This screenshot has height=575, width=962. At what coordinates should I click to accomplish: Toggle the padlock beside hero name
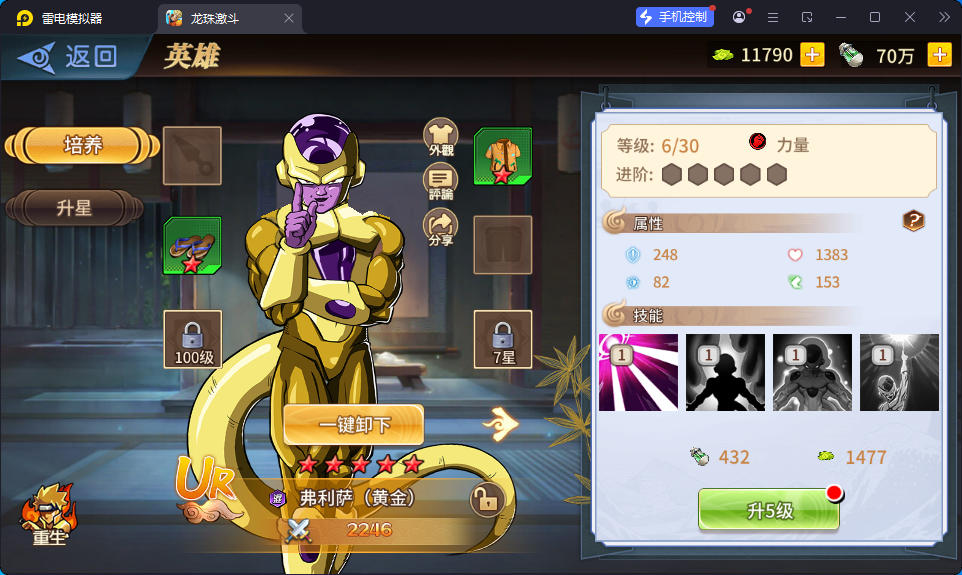[x=486, y=499]
